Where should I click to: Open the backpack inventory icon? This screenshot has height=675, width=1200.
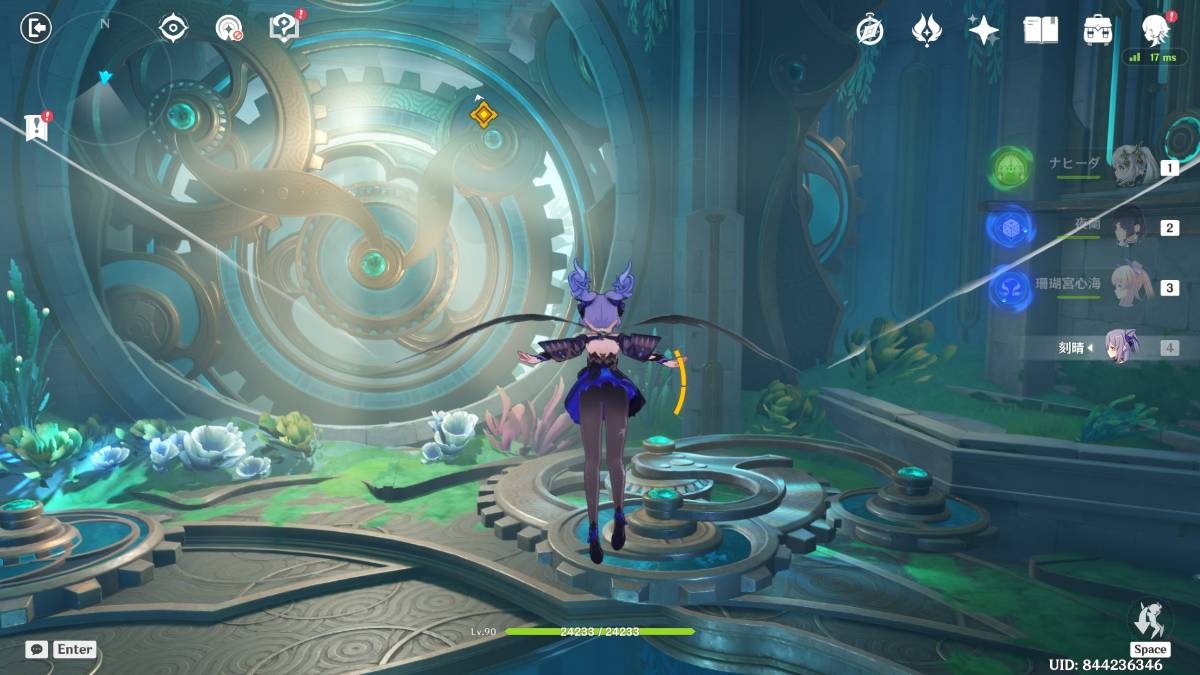(1098, 30)
